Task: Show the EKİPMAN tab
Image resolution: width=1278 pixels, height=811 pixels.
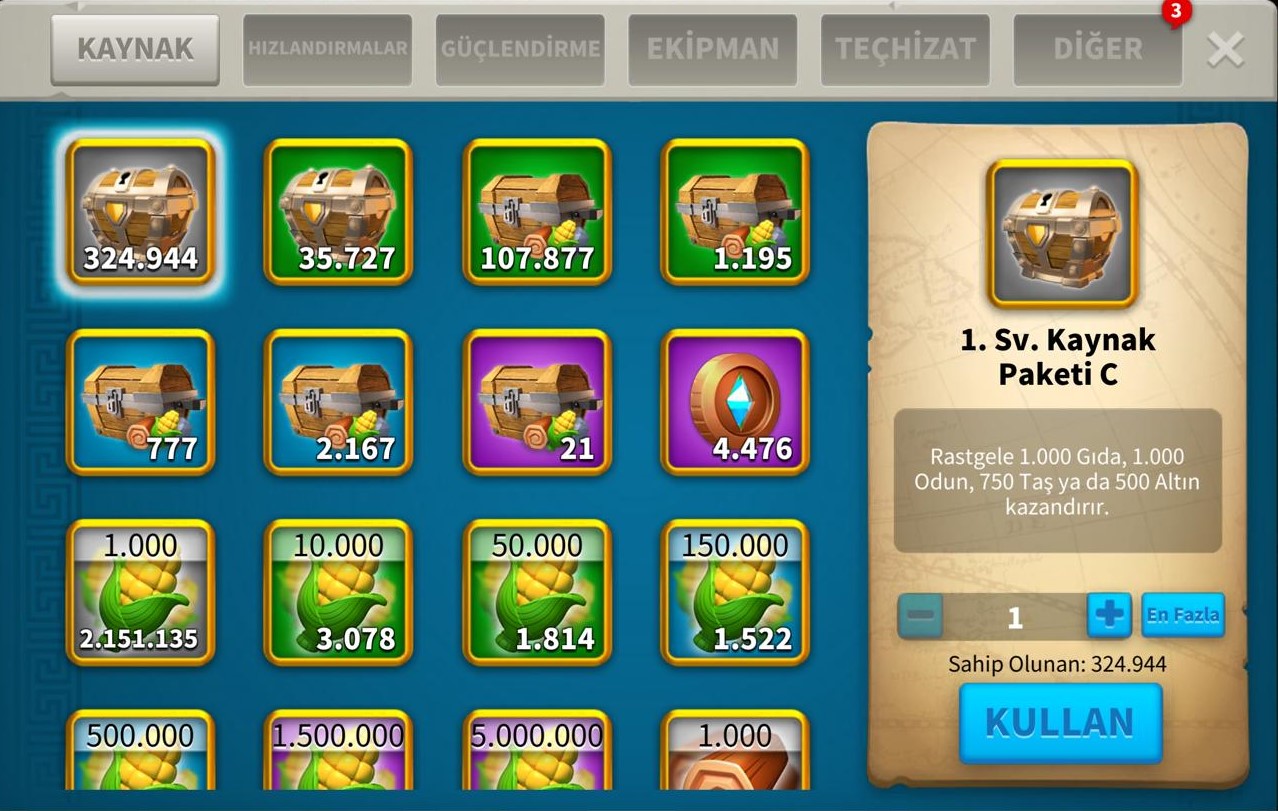Action: (x=712, y=49)
